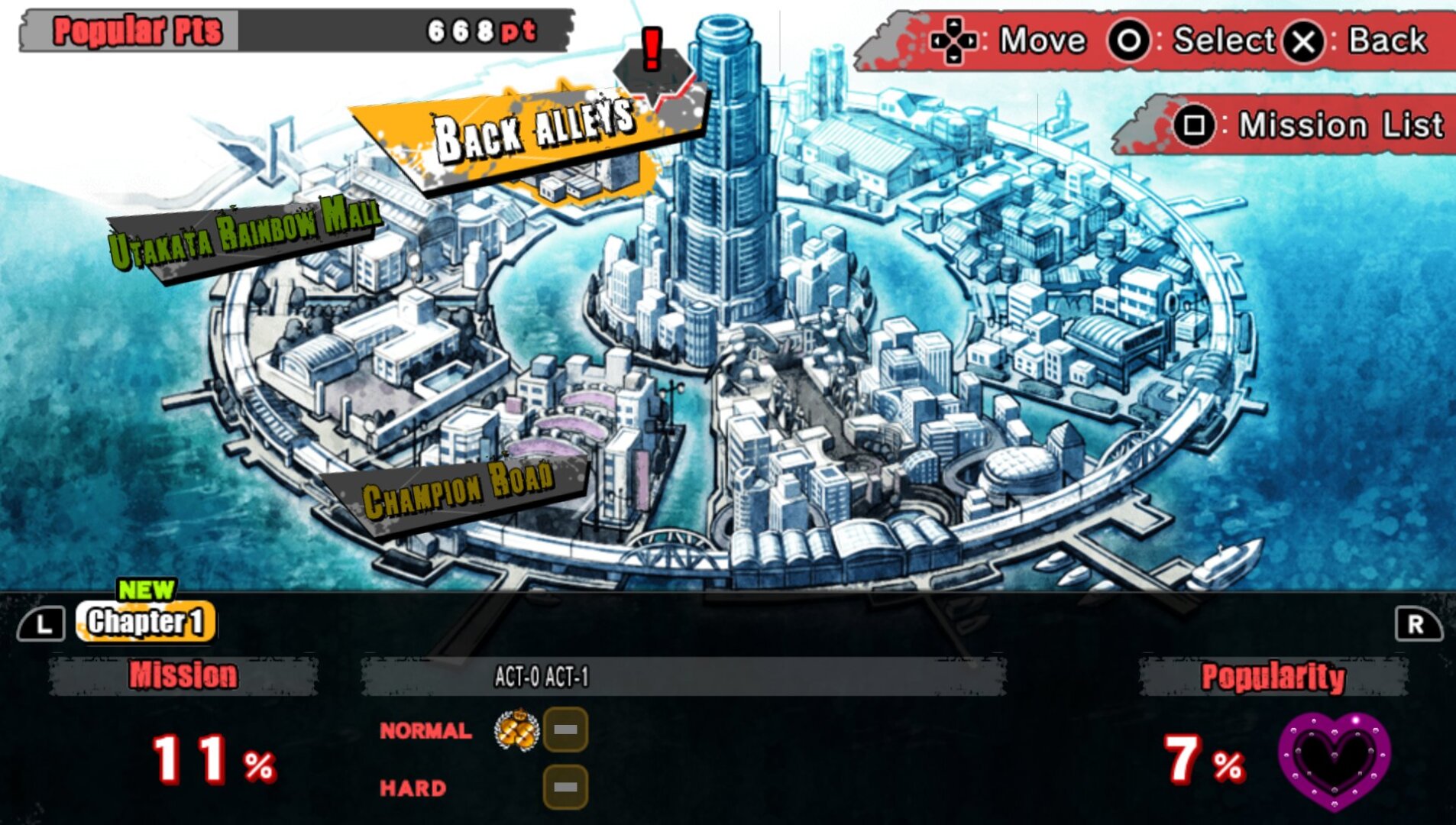Image resolution: width=1456 pixels, height=825 pixels.
Task: Click the red exclamation mission marker
Action: click(652, 52)
